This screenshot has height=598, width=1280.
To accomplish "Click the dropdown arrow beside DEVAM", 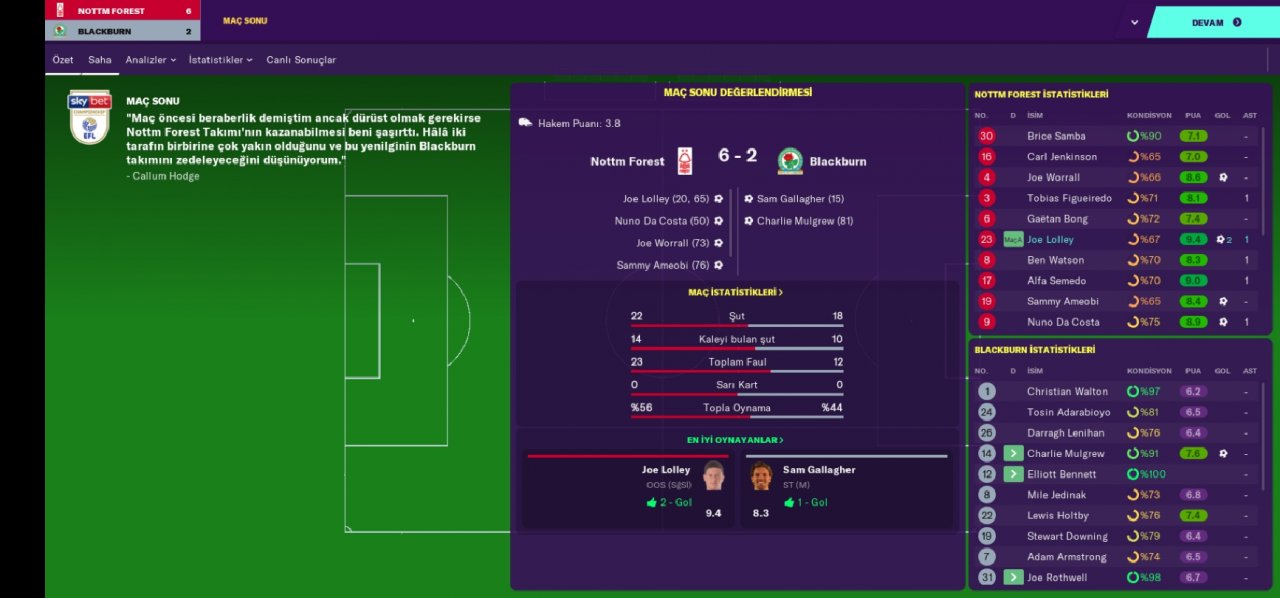I will point(1134,22).
